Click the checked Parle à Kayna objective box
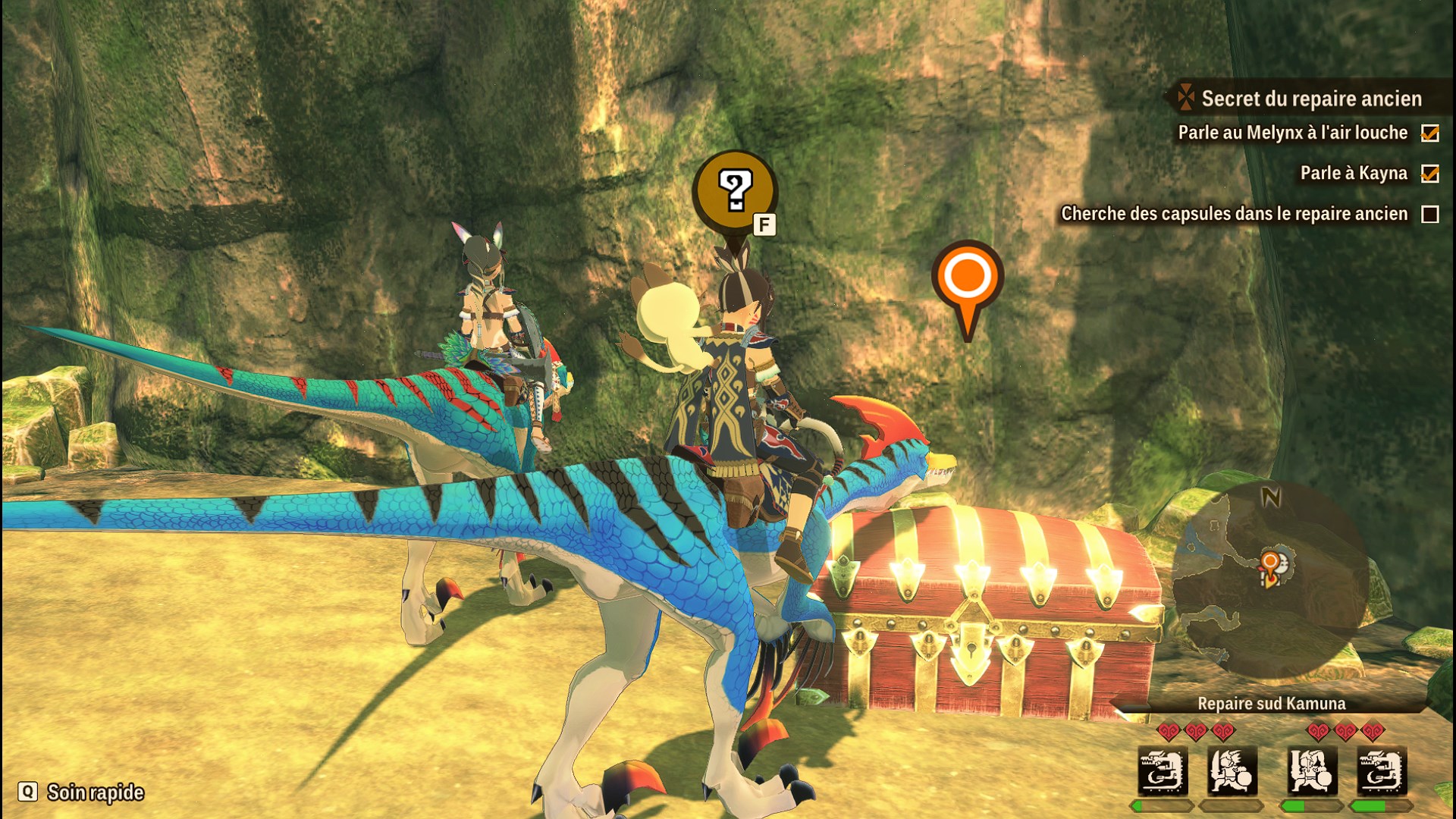Viewport: 1456px width, 819px height. click(1430, 174)
